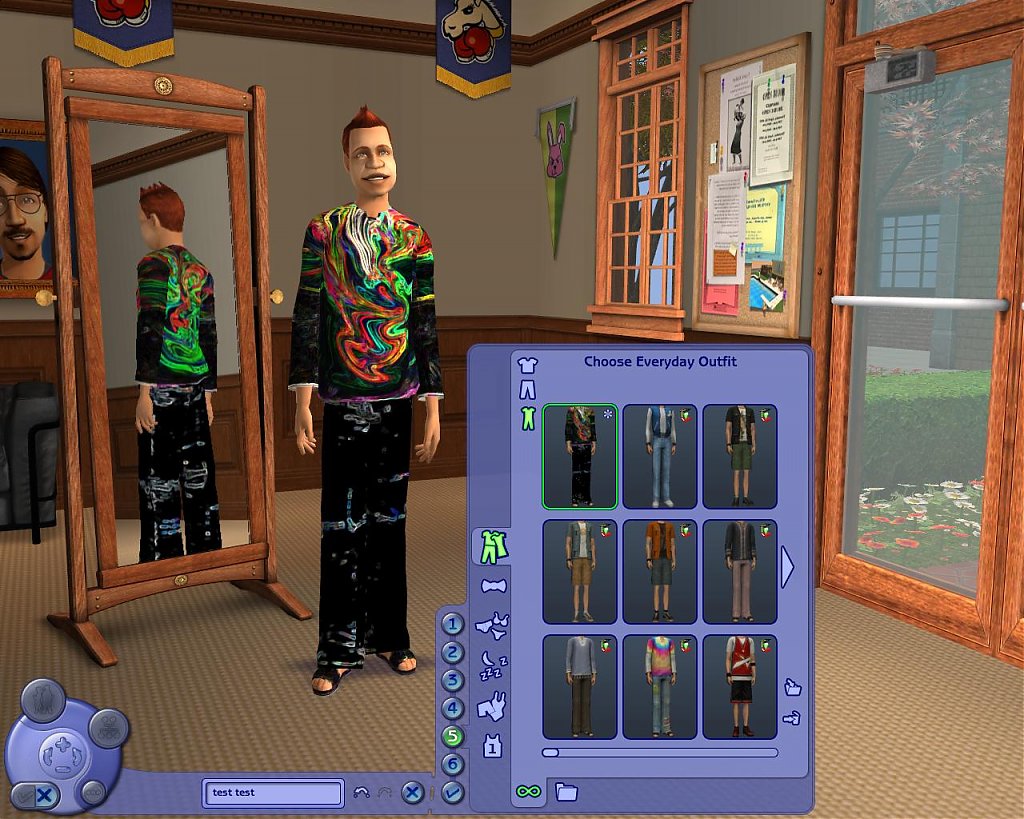
Task: Cancel the Sim with the round X button
Action: (412, 792)
